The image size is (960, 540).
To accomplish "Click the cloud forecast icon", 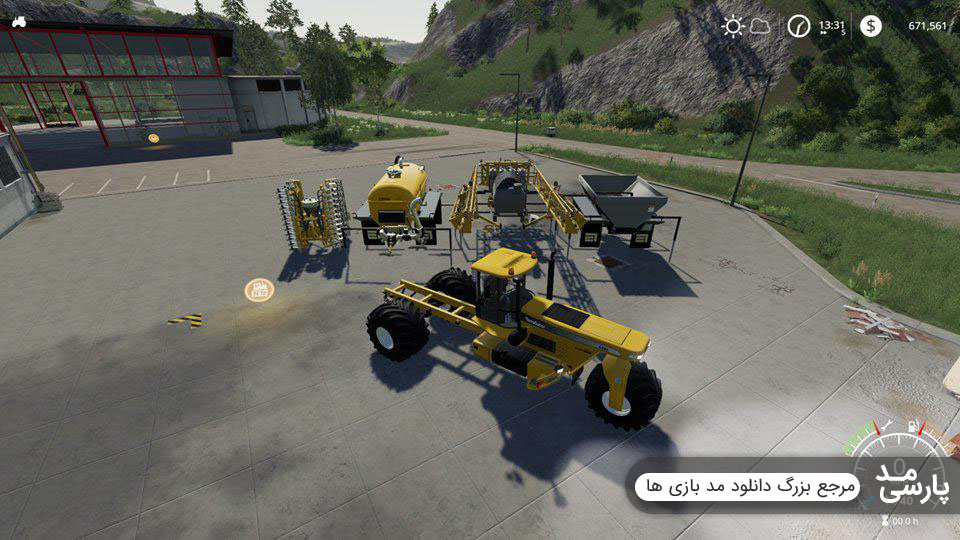I will point(761,26).
